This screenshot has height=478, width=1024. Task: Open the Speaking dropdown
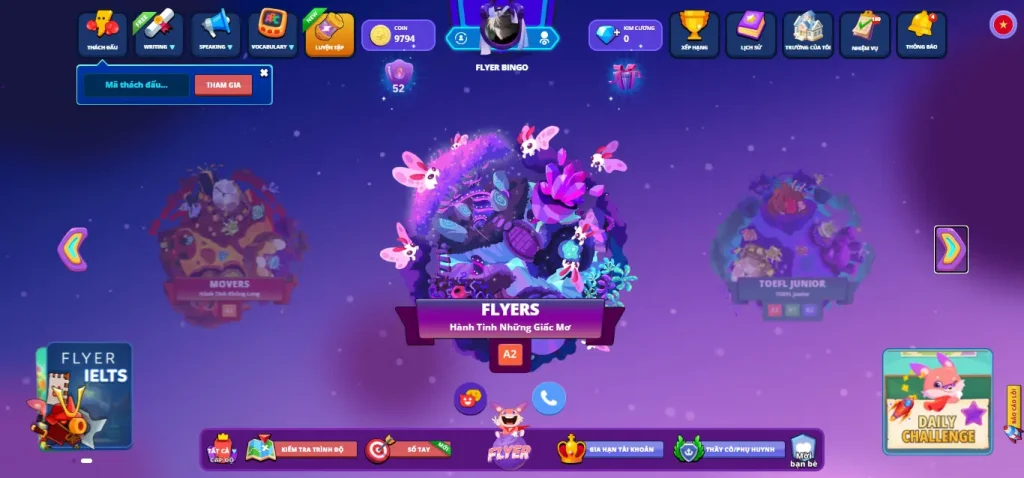216,33
